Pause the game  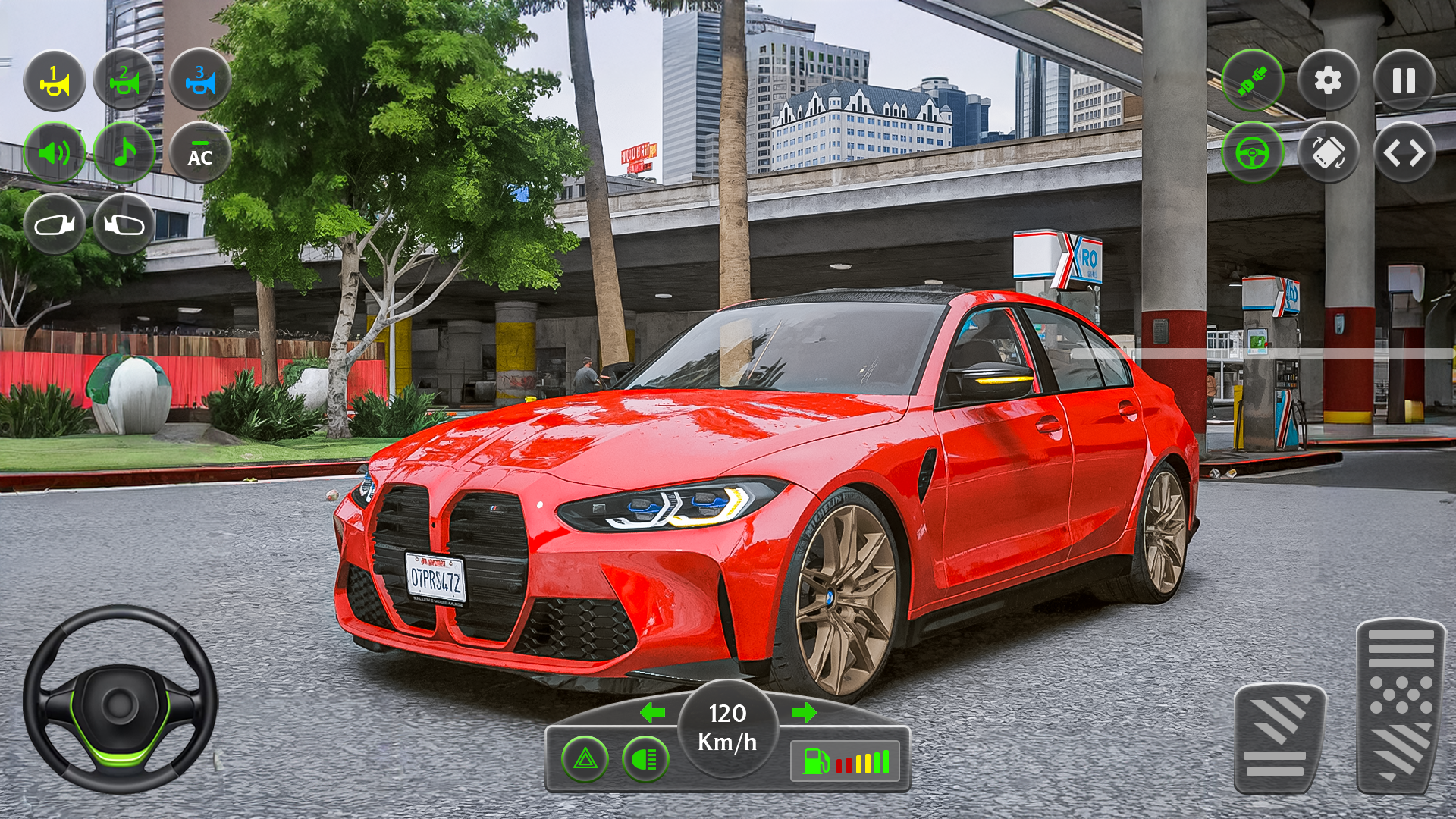point(1404,80)
